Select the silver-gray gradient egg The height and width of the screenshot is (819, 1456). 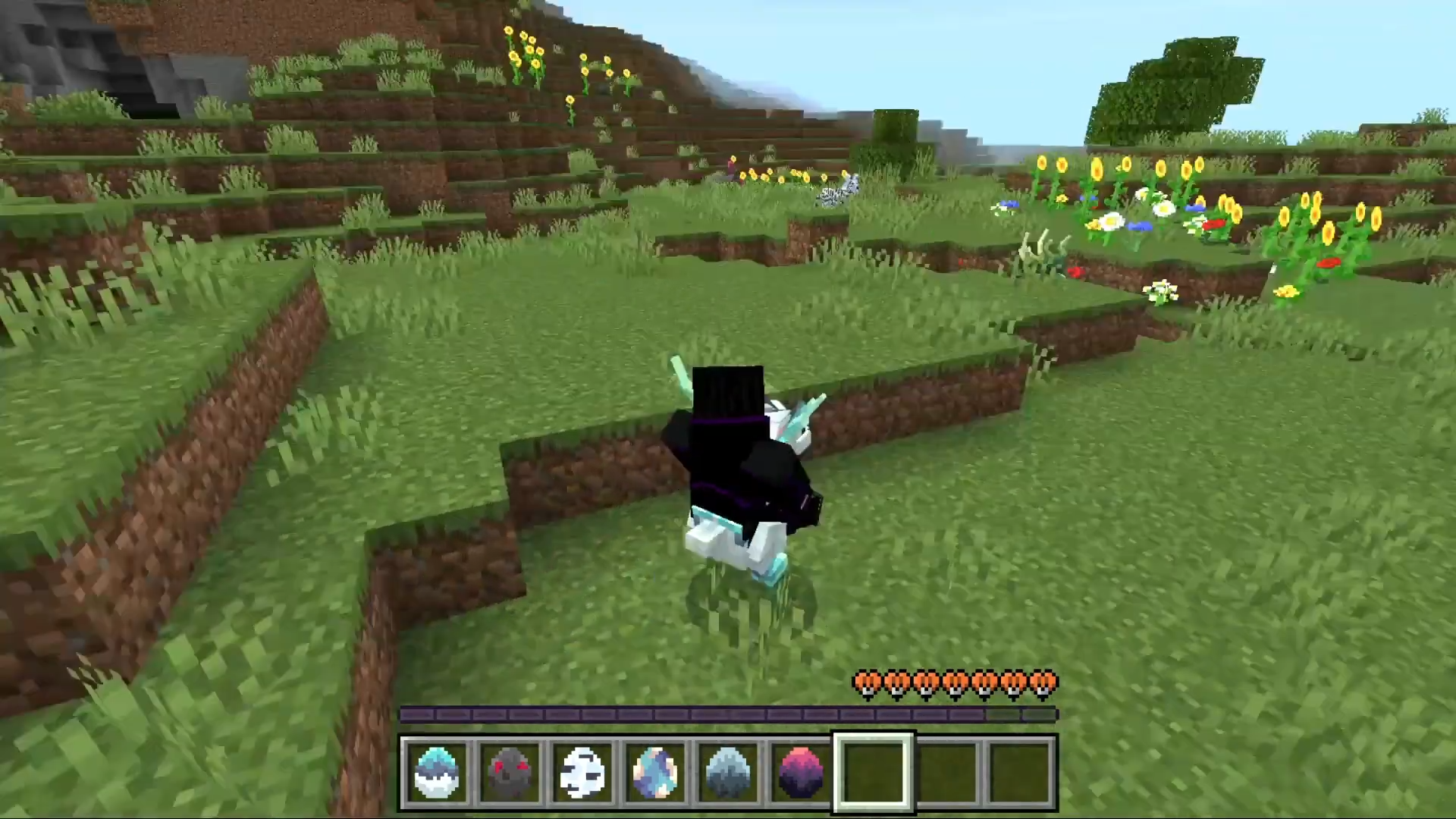(x=728, y=772)
